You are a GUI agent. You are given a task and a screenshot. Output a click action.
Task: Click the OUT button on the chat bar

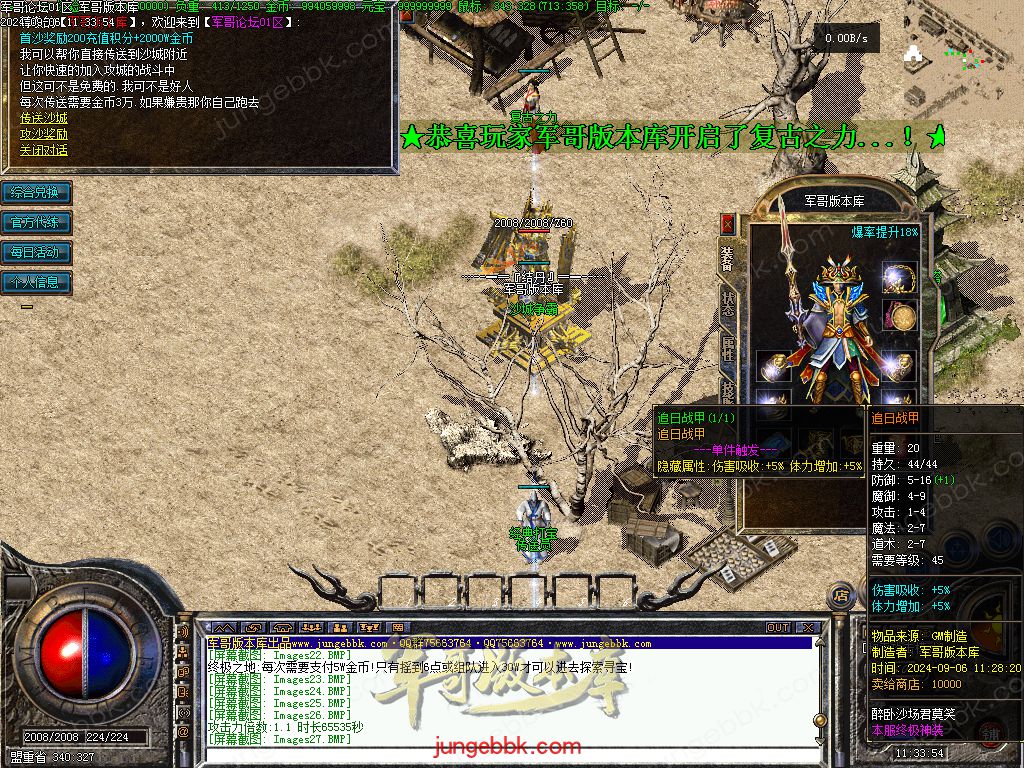coord(778,628)
